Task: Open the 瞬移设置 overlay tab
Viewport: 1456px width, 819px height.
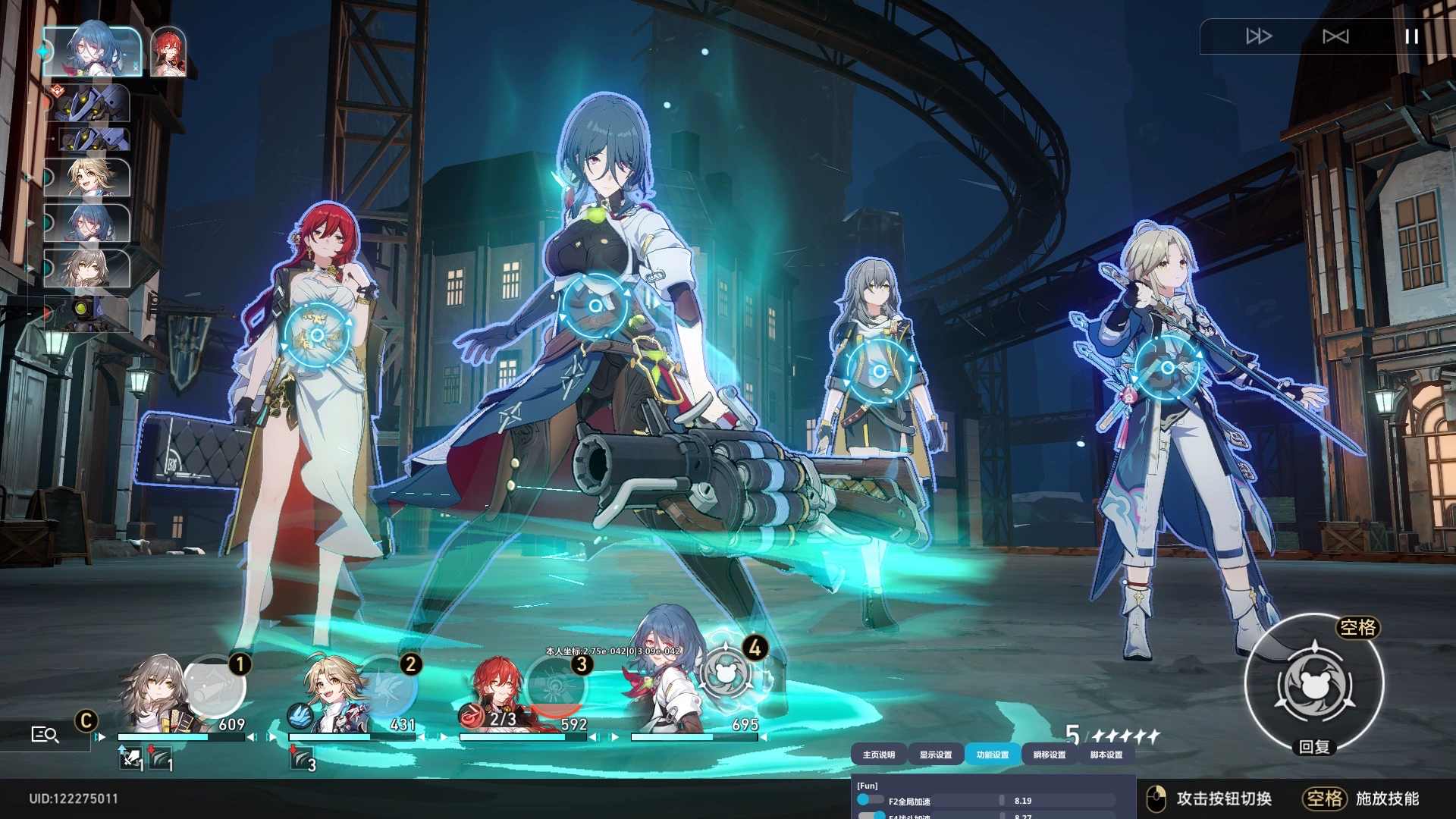Action: [1049, 755]
